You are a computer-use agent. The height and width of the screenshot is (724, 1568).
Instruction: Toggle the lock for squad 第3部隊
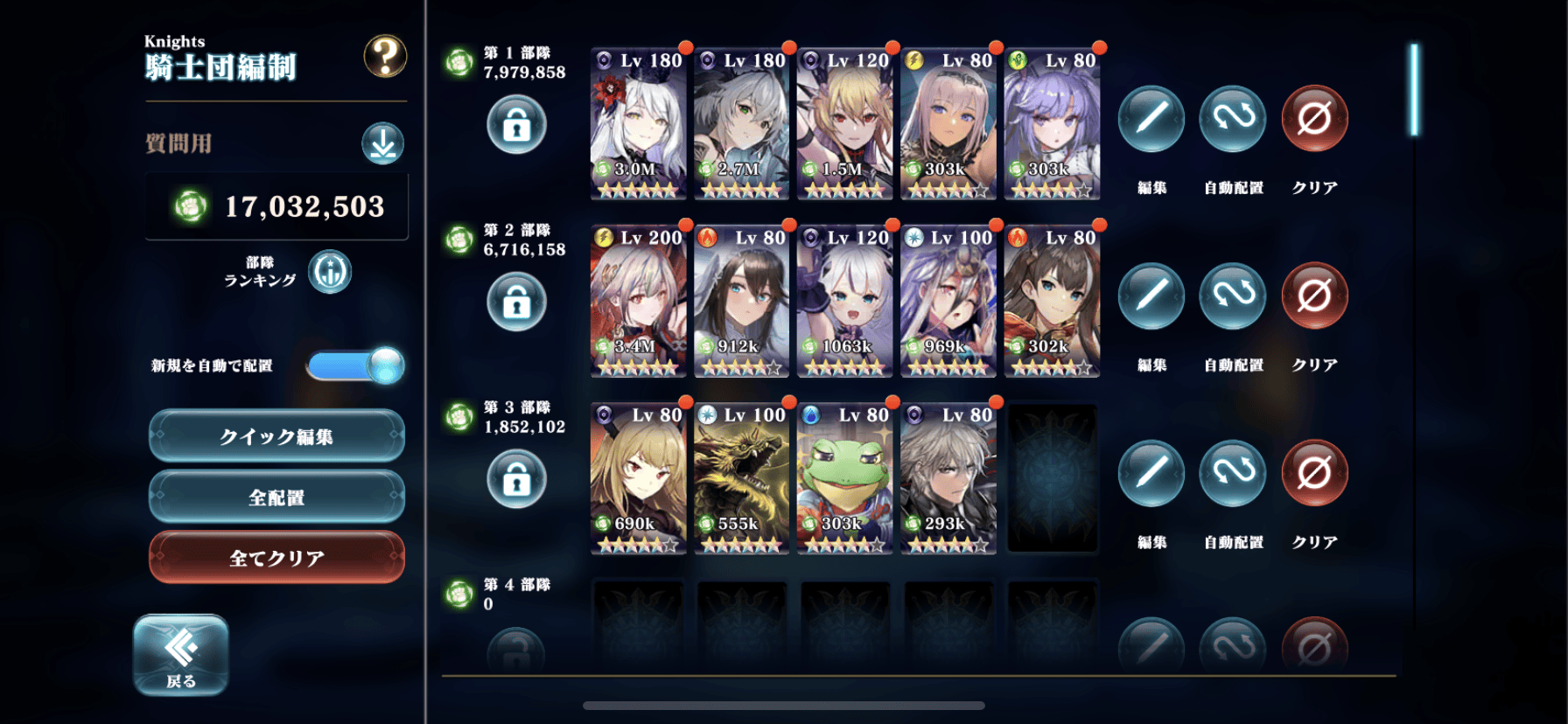click(x=516, y=479)
